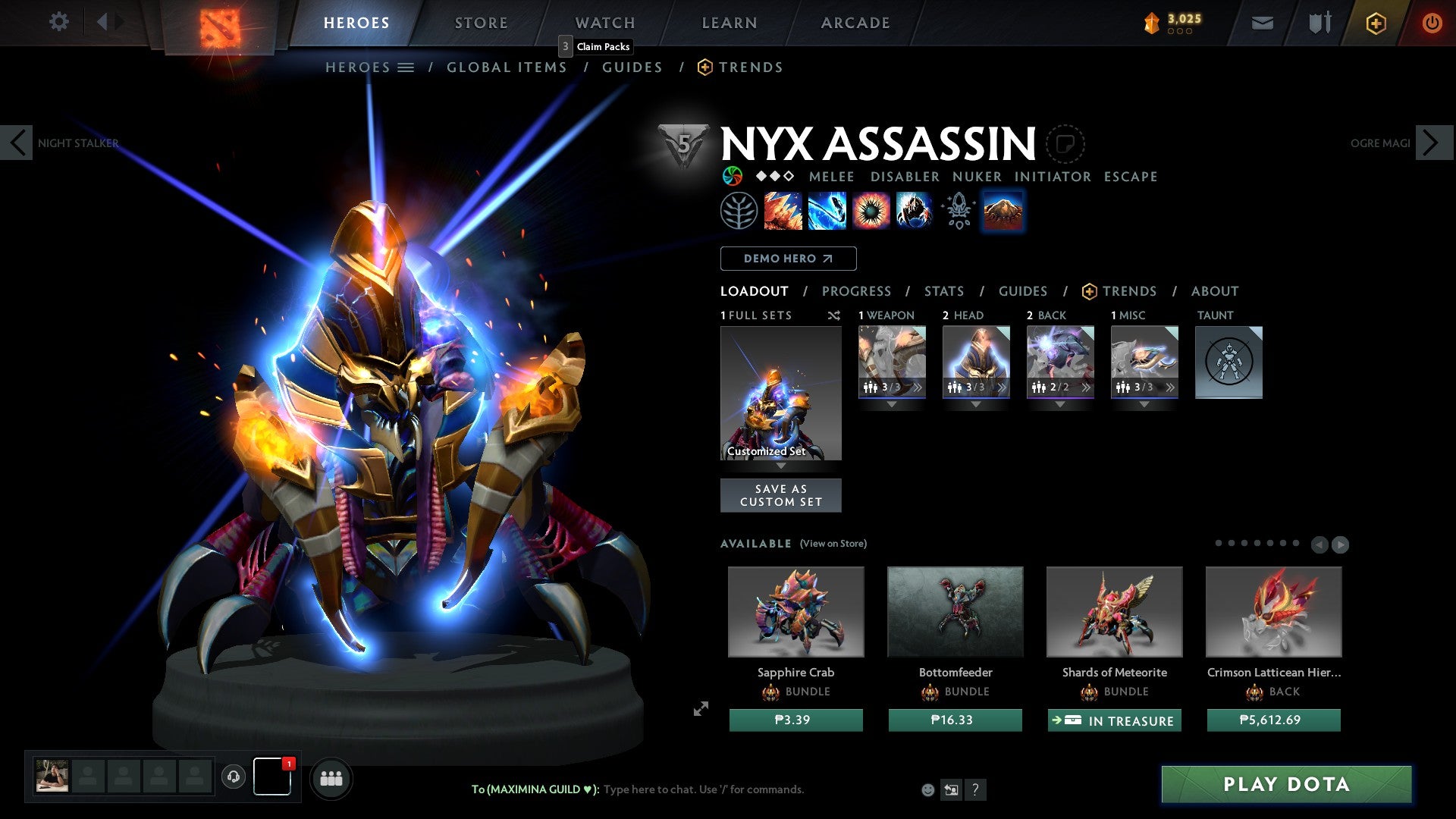
Task: Click the chat input field
Action: [x=703, y=789]
